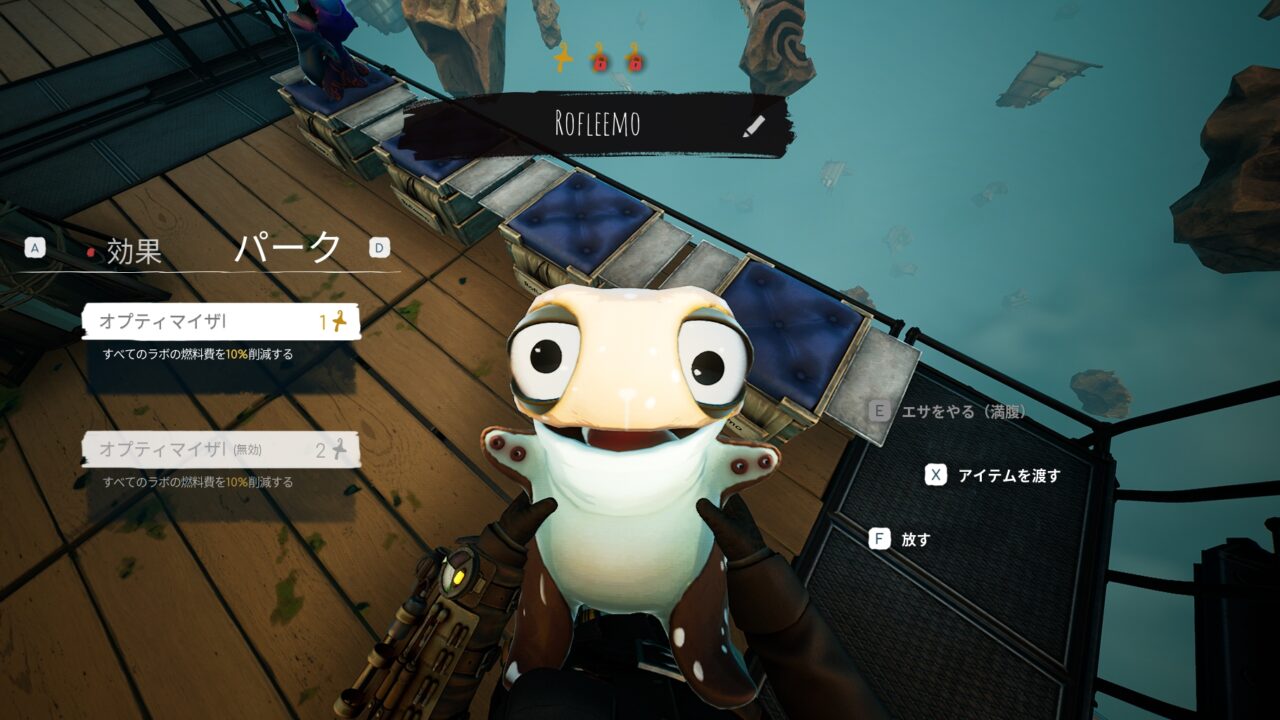Choose the disabled オプティマイザ I (無効) perk row
The width and height of the screenshot is (1280, 720).
tap(221, 450)
